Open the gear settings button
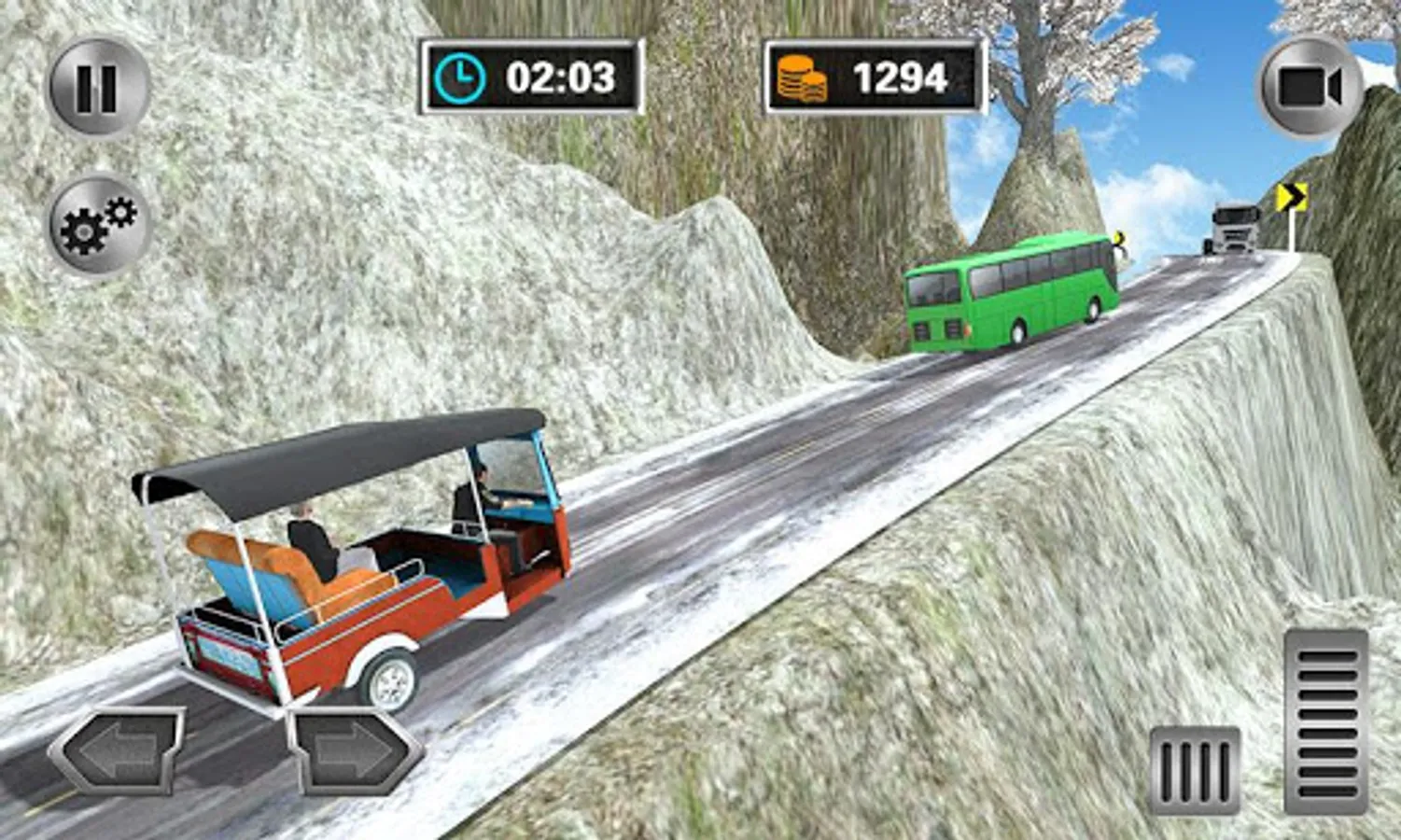1401x840 pixels. [x=98, y=225]
